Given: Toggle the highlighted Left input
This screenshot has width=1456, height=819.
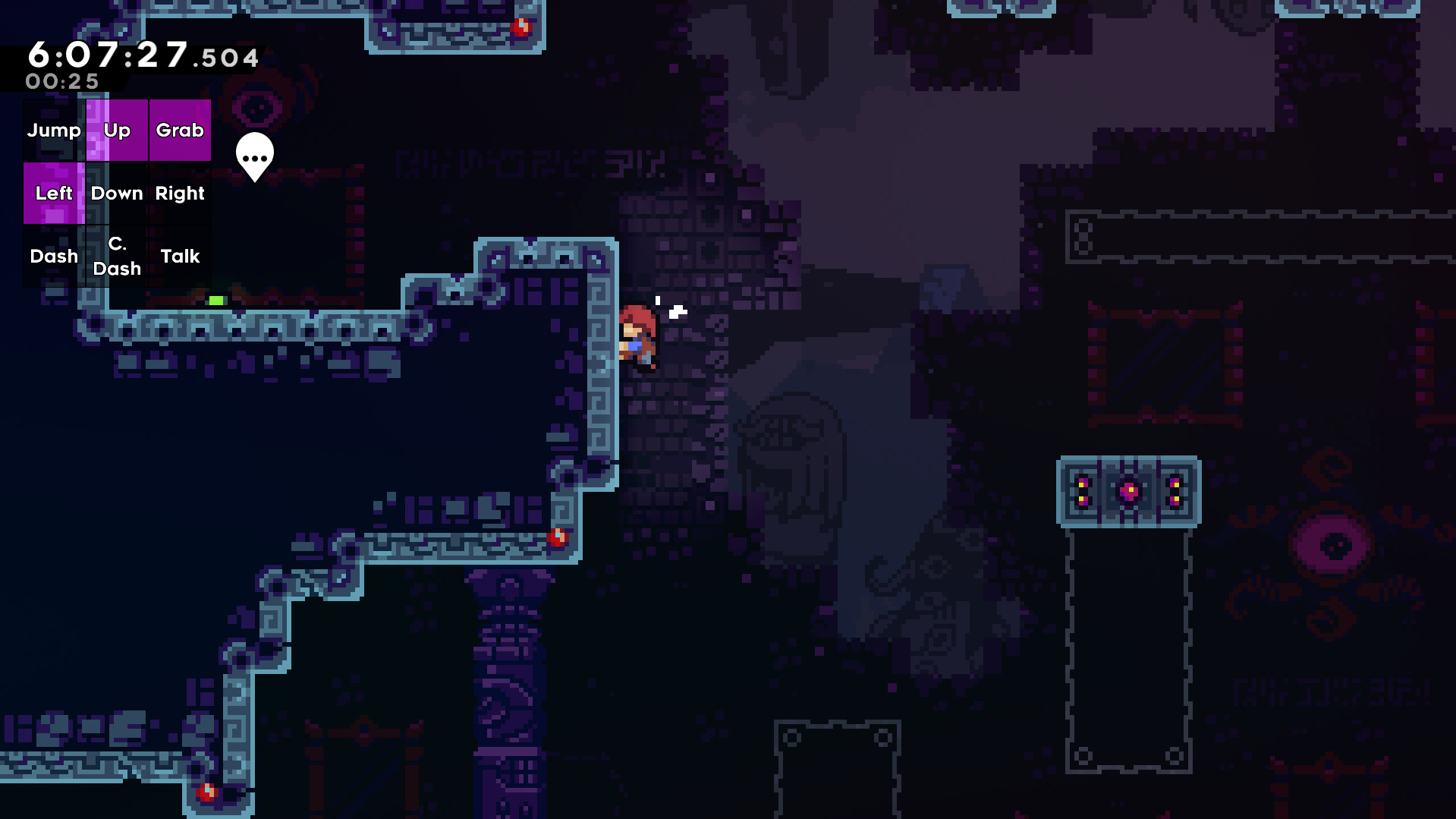Looking at the screenshot, I should tap(54, 193).
